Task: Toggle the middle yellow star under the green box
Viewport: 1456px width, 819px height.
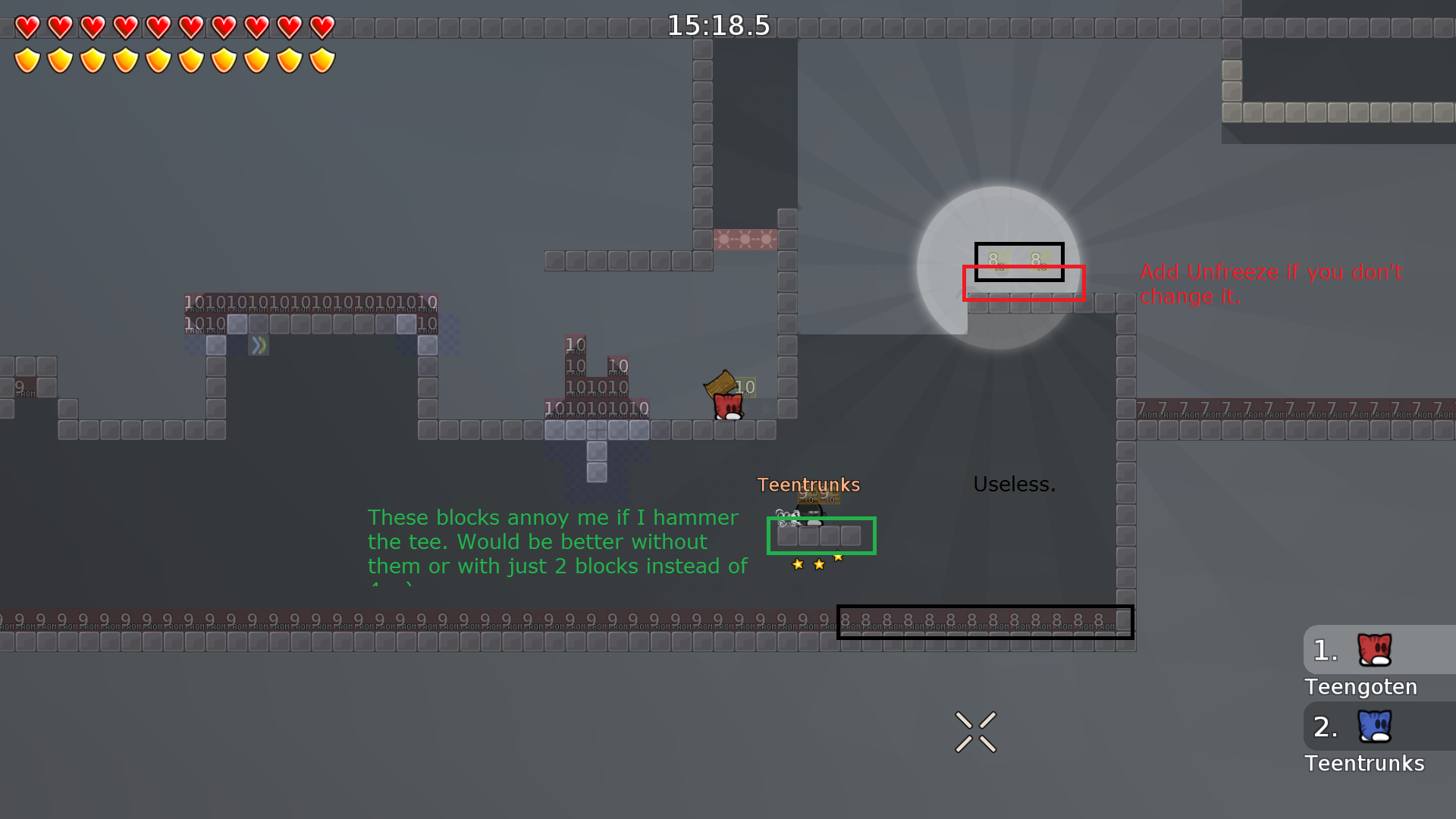Action: (x=817, y=564)
